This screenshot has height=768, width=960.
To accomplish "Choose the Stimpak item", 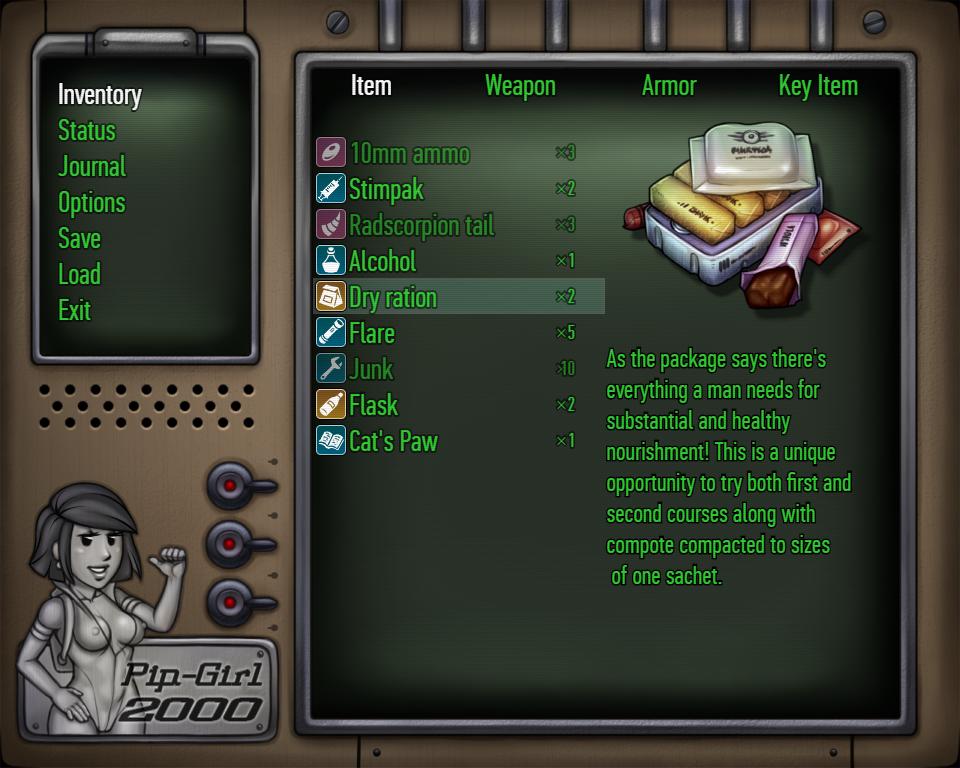I will click(386, 189).
